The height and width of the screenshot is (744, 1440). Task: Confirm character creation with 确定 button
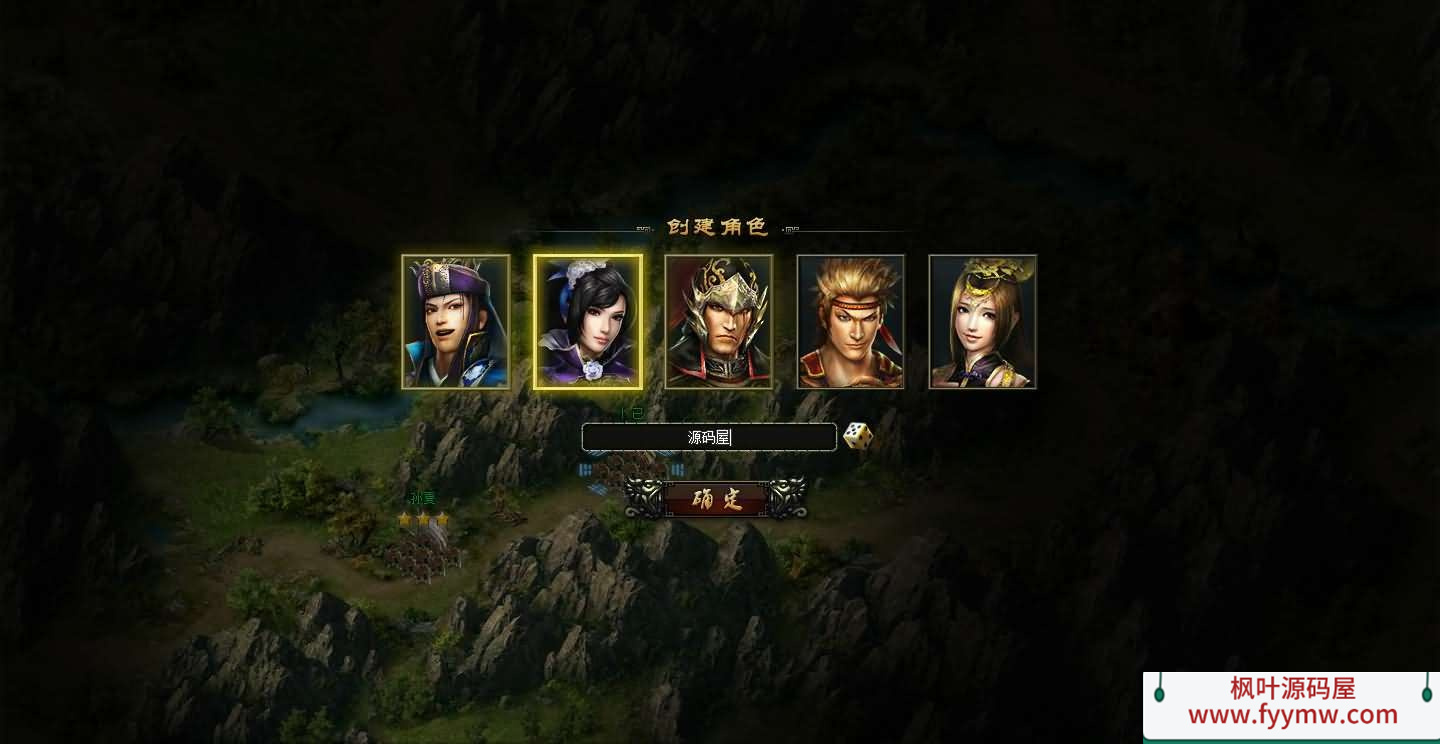[x=716, y=499]
